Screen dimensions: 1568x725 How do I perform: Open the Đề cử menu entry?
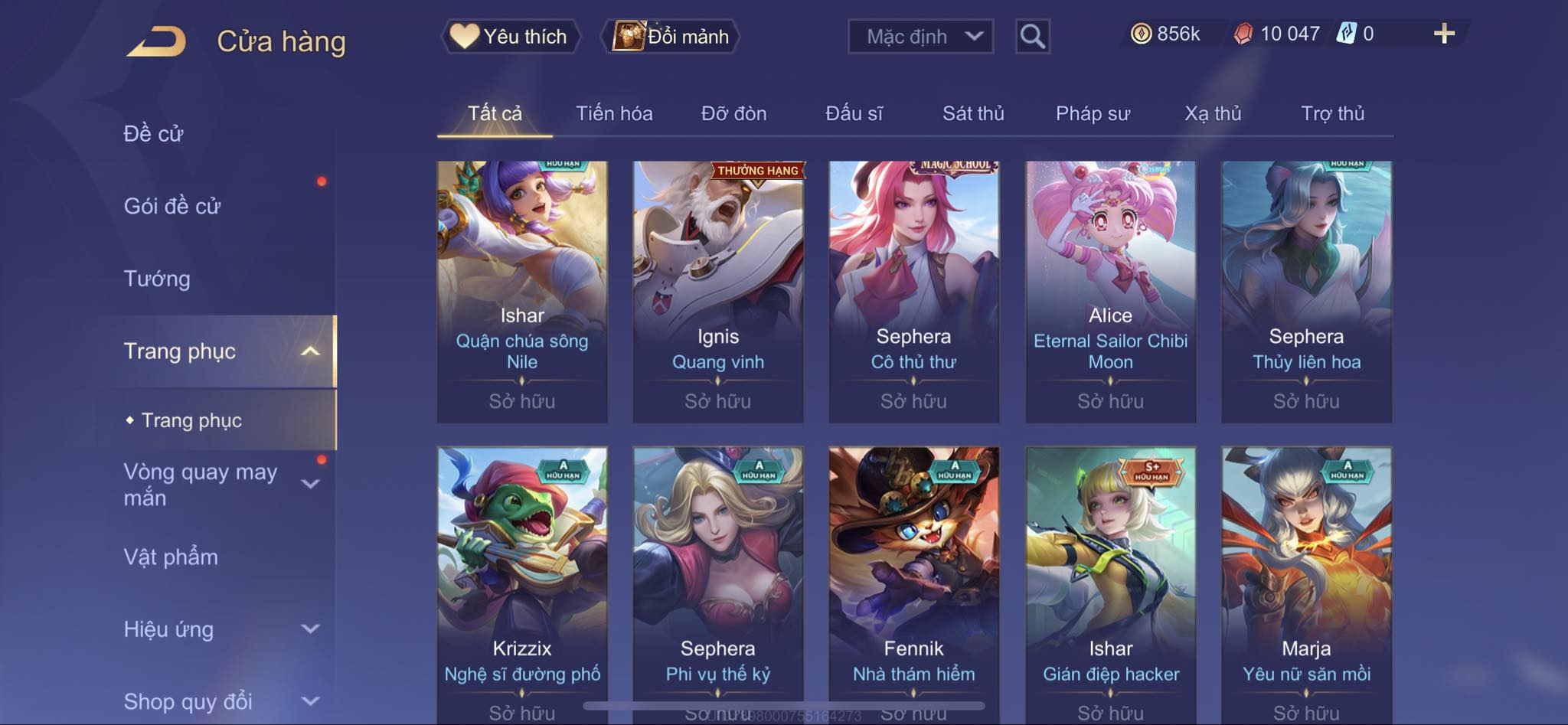(154, 134)
